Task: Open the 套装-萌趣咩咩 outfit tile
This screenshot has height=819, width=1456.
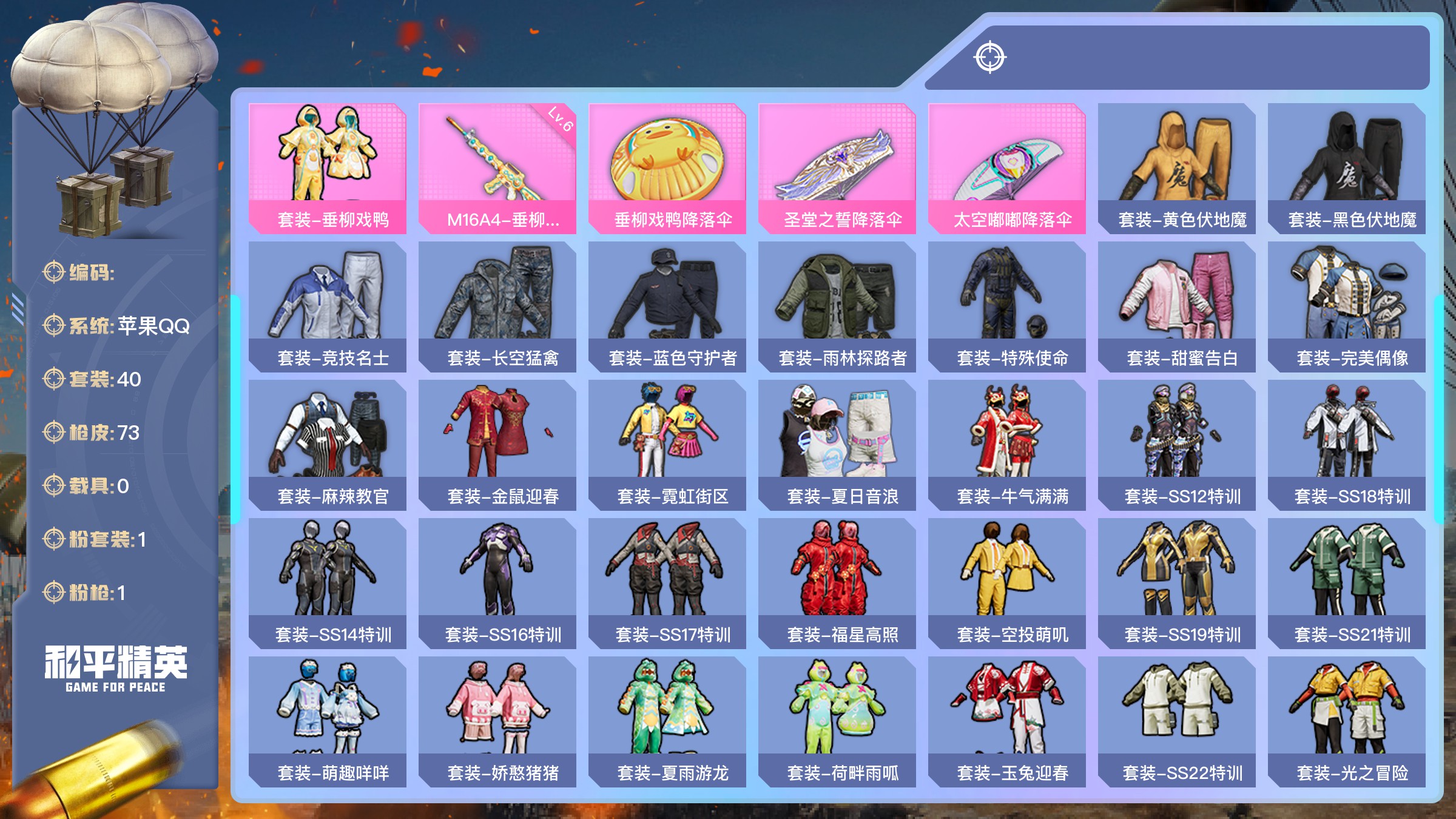Action: coord(328,721)
